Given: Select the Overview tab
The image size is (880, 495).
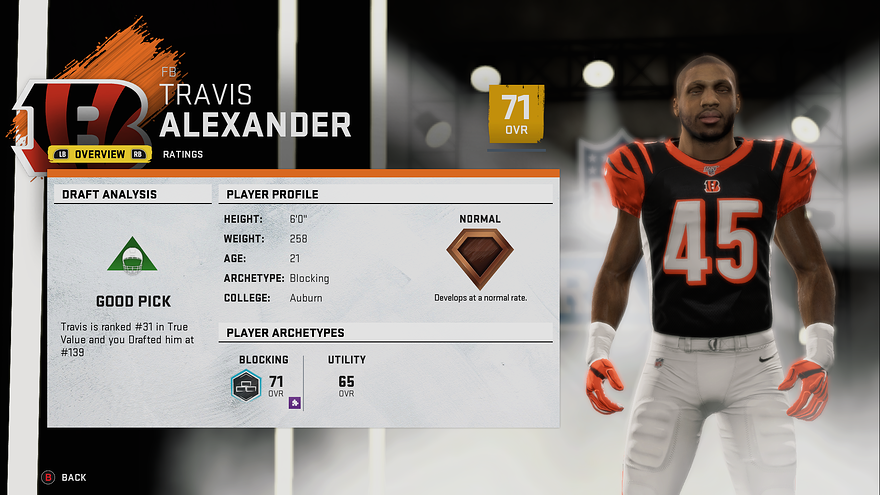Looking at the screenshot, I should coord(99,154).
